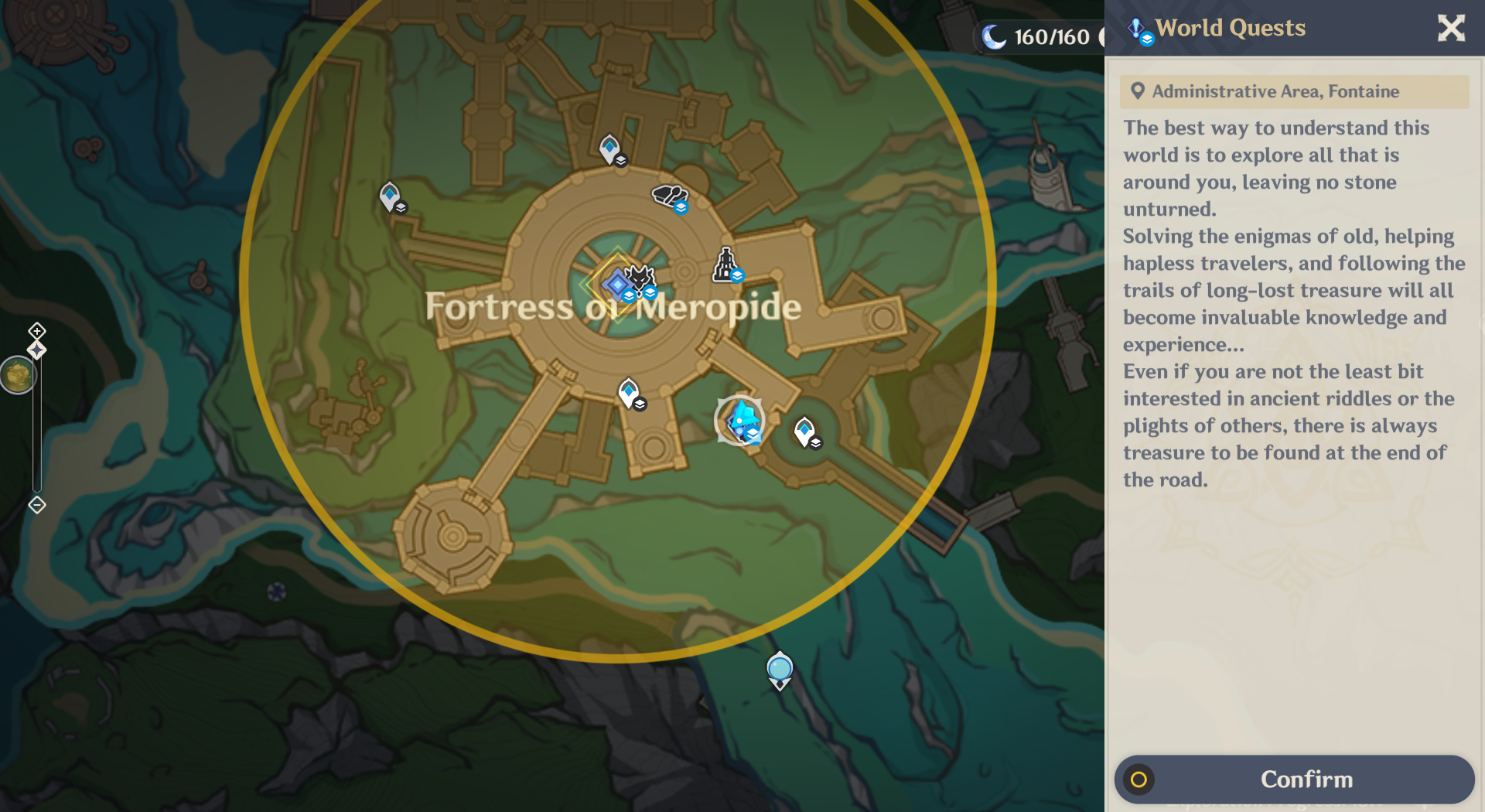Click the teleport waypoint right of the quest marker
The width and height of the screenshot is (1485, 812).
click(804, 427)
